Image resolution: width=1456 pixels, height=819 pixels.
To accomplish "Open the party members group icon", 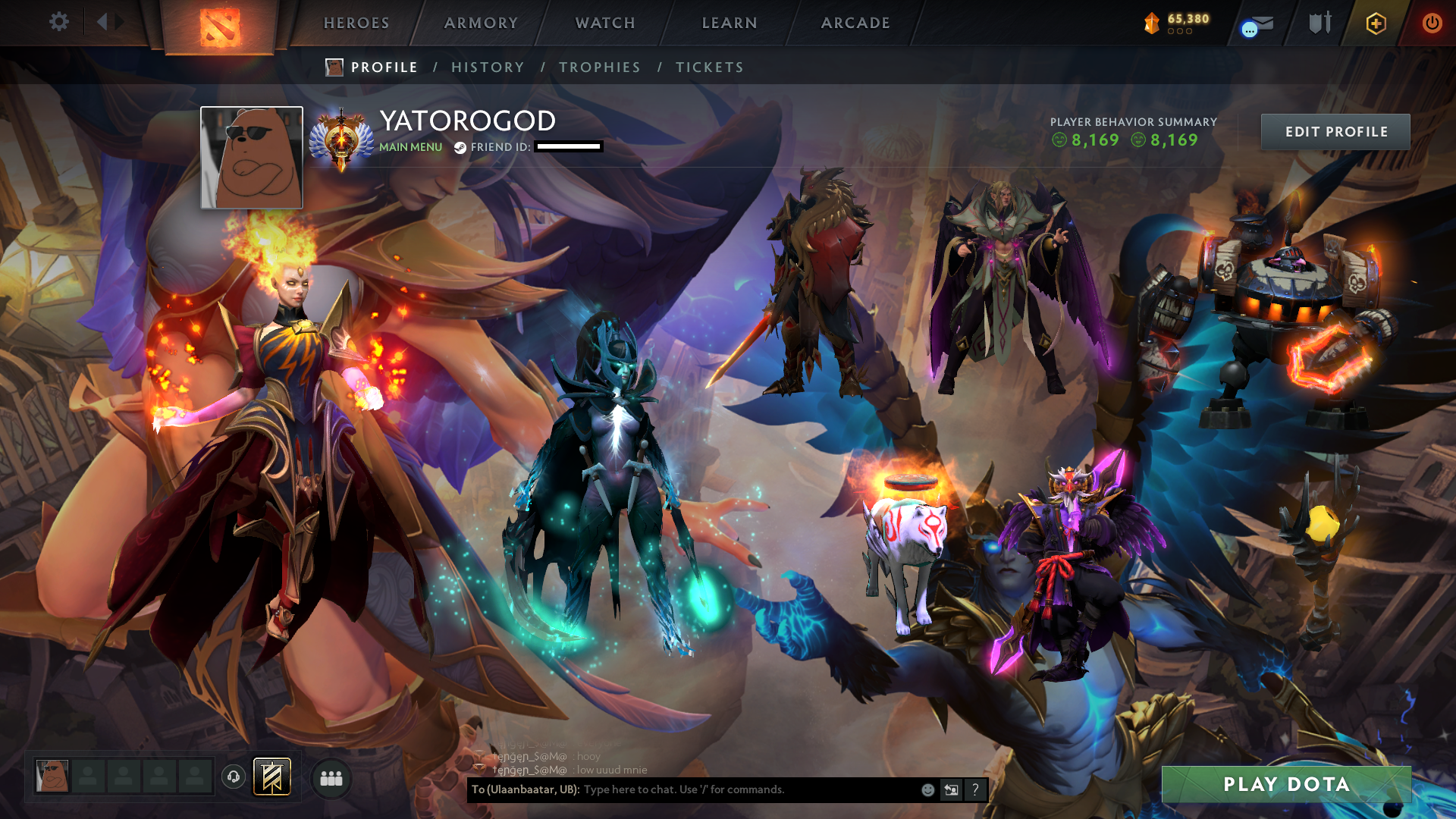I will (331, 778).
